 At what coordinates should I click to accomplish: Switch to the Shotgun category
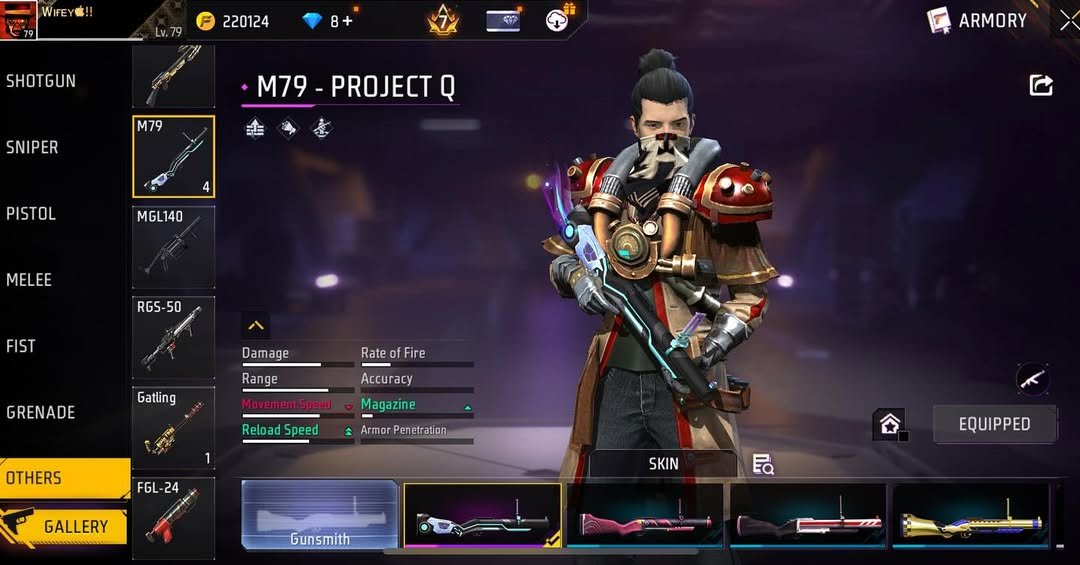pyautogui.click(x=42, y=81)
